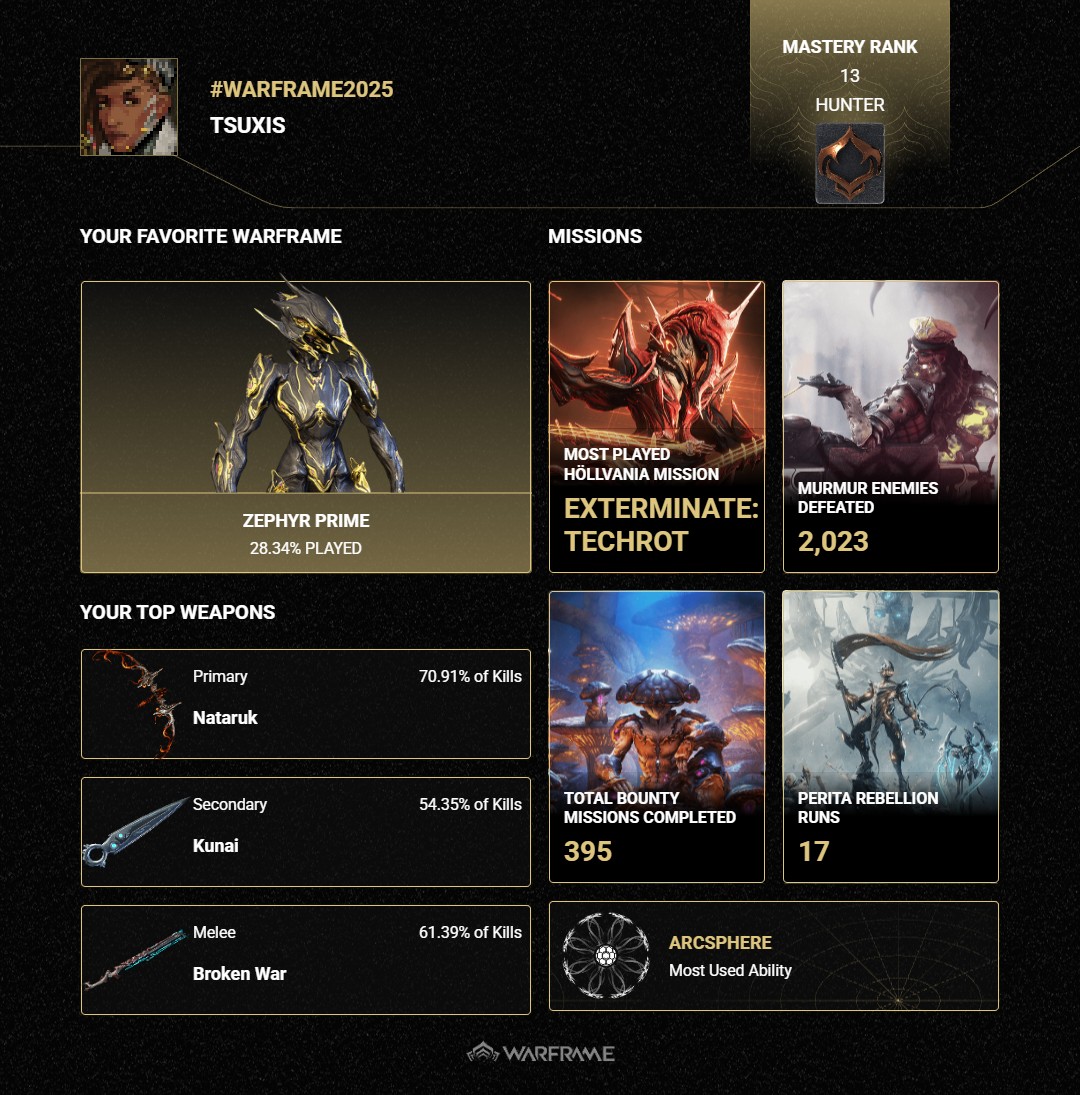Click the #WARFRAME2025 hashtag

point(302,90)
